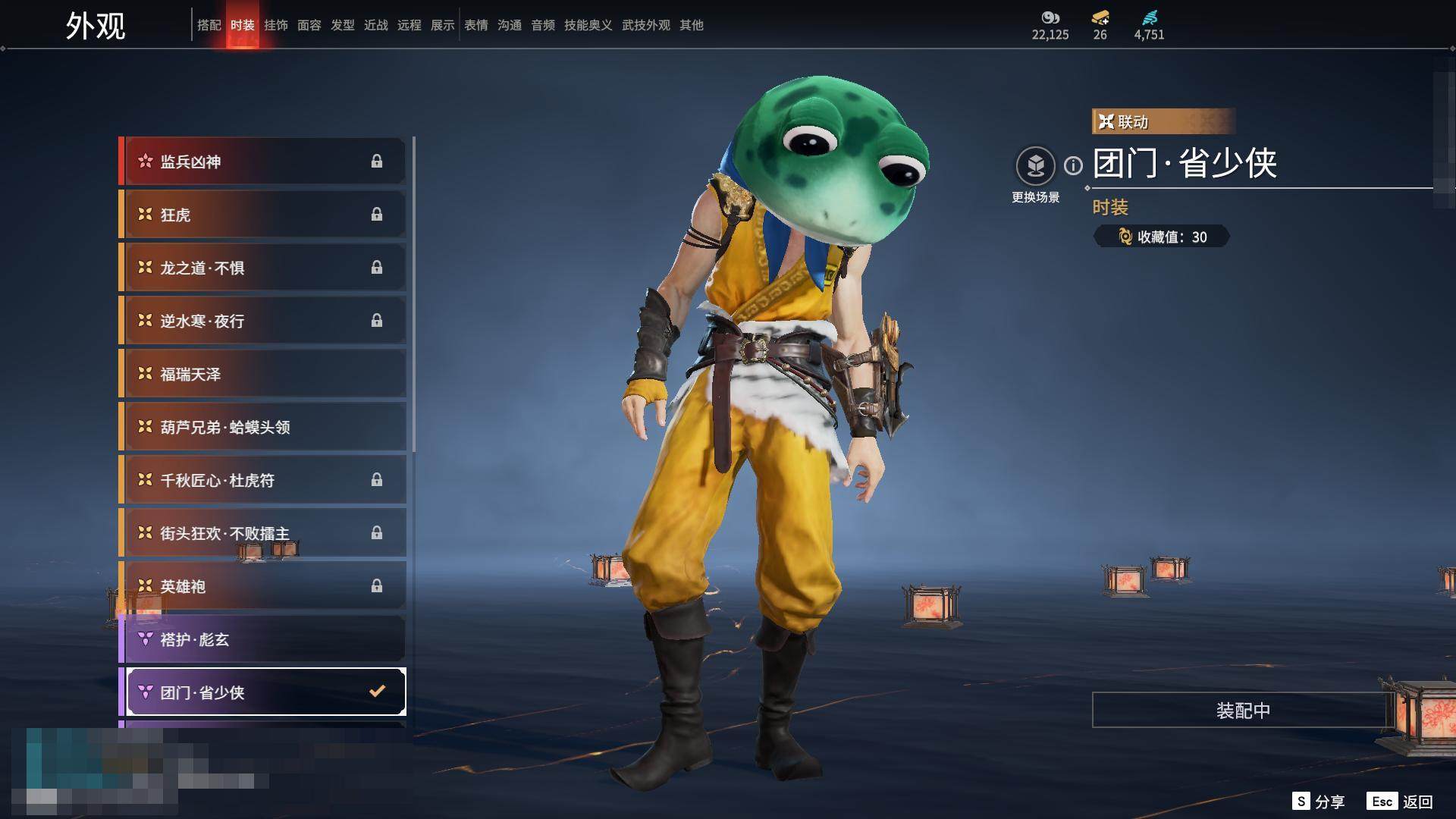This screenshot has width=1456, height=819.
Task: Switch to the 搭配 tab
Action: [x=209, y=25]
